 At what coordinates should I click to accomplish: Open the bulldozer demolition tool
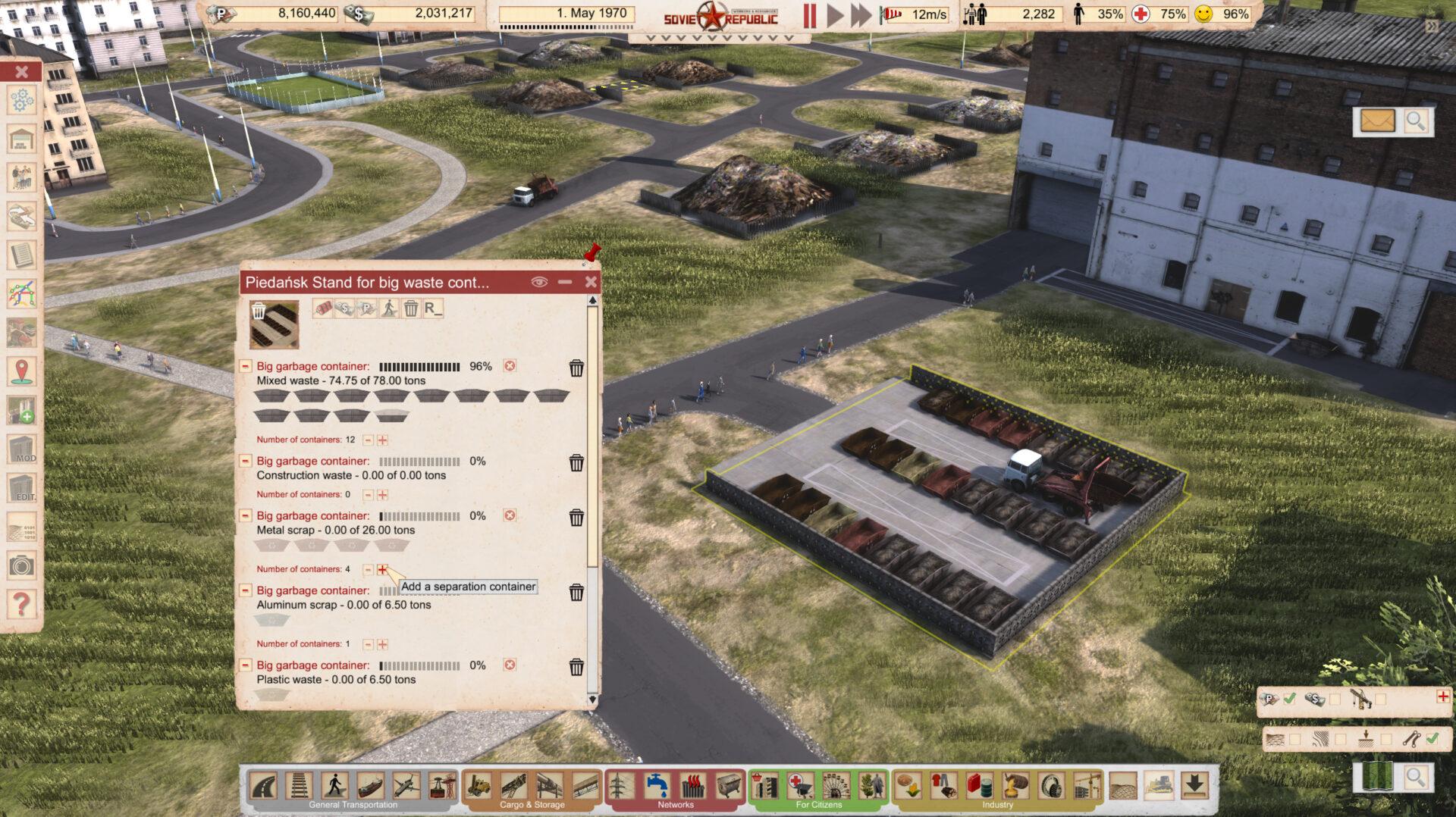[x=1158, y=785]
